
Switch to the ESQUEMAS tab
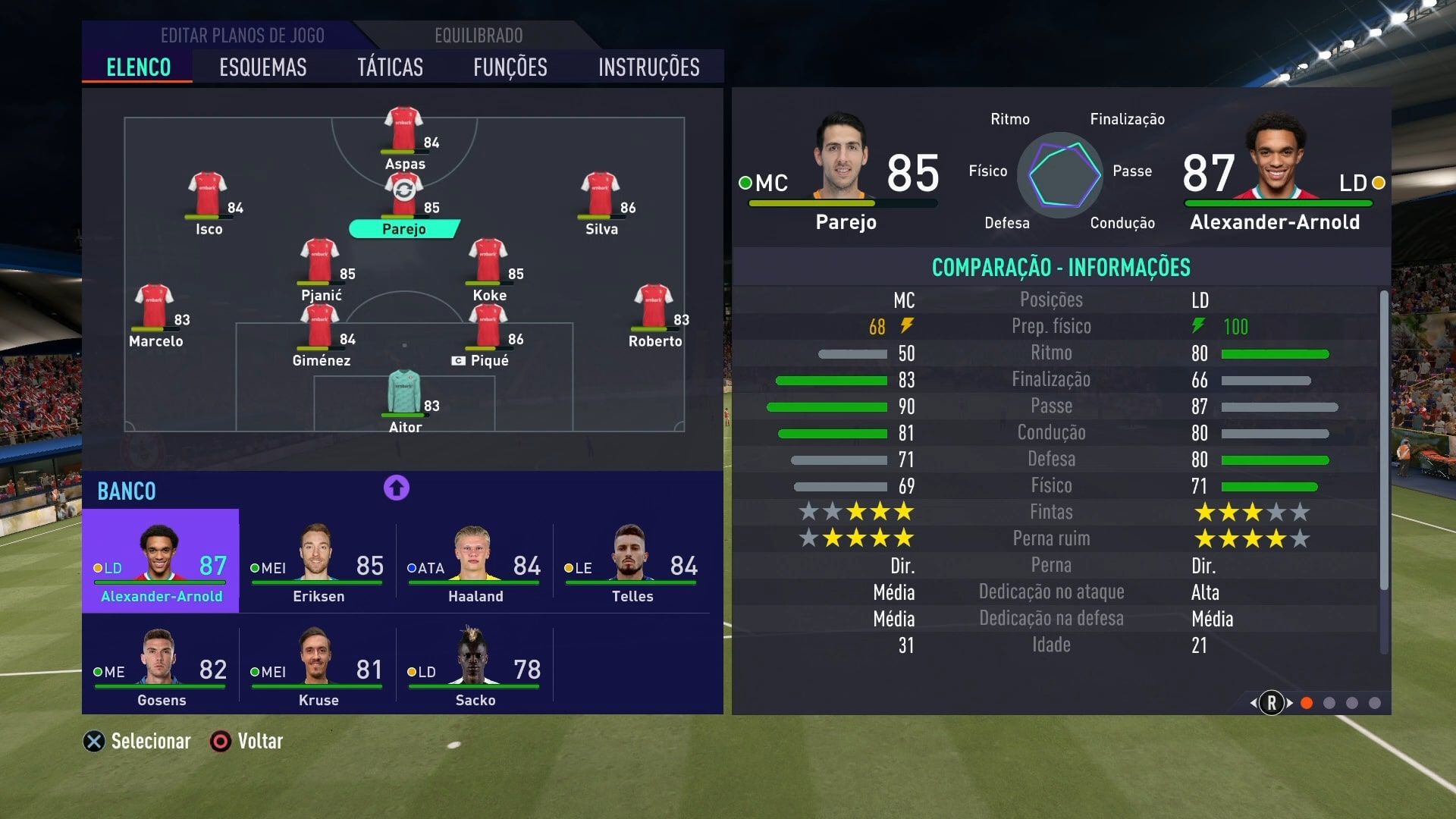(262, 67)
